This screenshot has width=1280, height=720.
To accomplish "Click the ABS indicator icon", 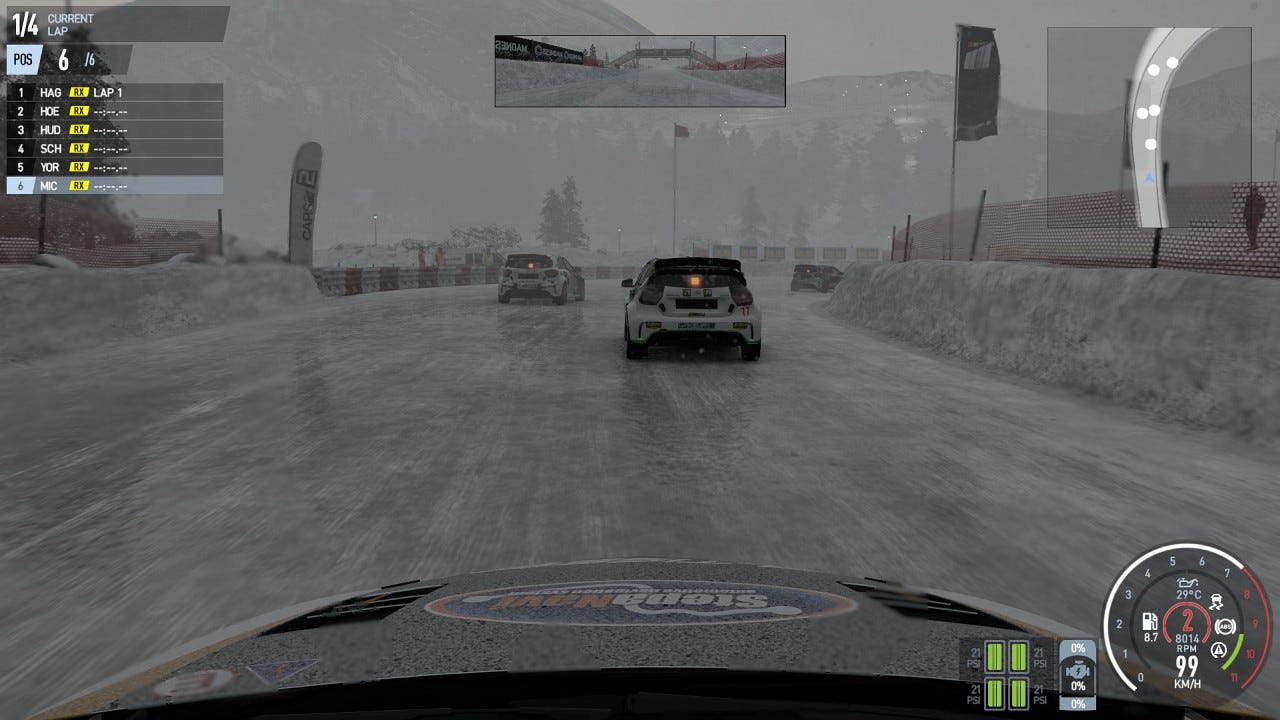I will [x=1226, y=627].
